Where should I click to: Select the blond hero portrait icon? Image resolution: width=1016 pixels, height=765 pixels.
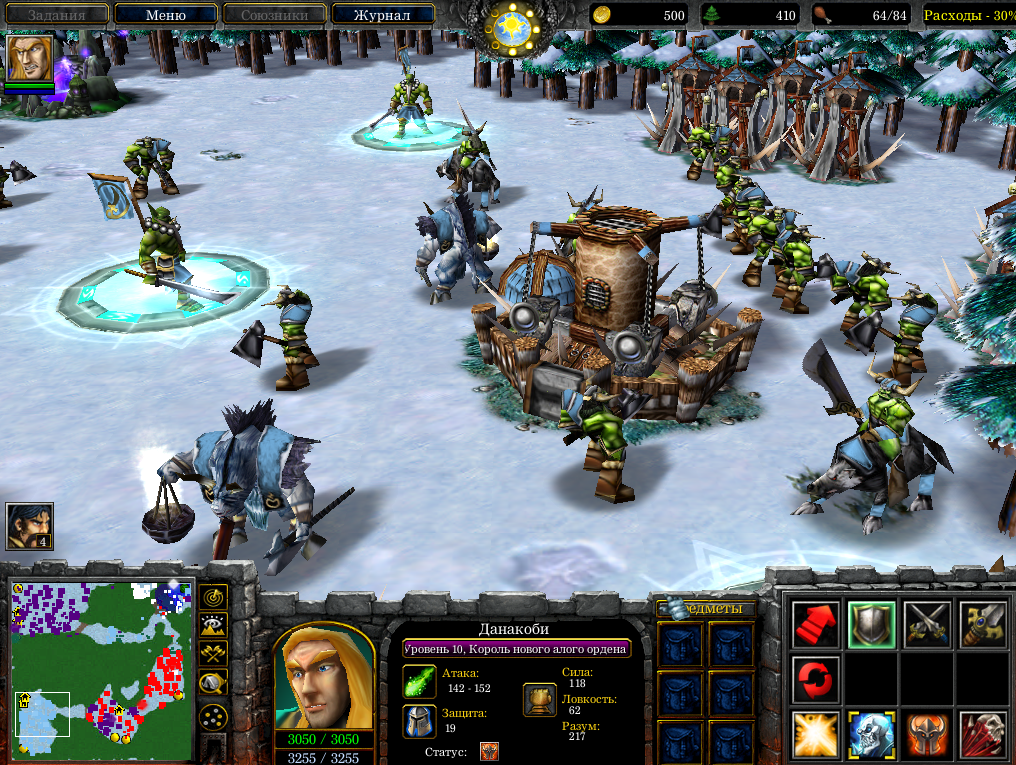point(30,58)
